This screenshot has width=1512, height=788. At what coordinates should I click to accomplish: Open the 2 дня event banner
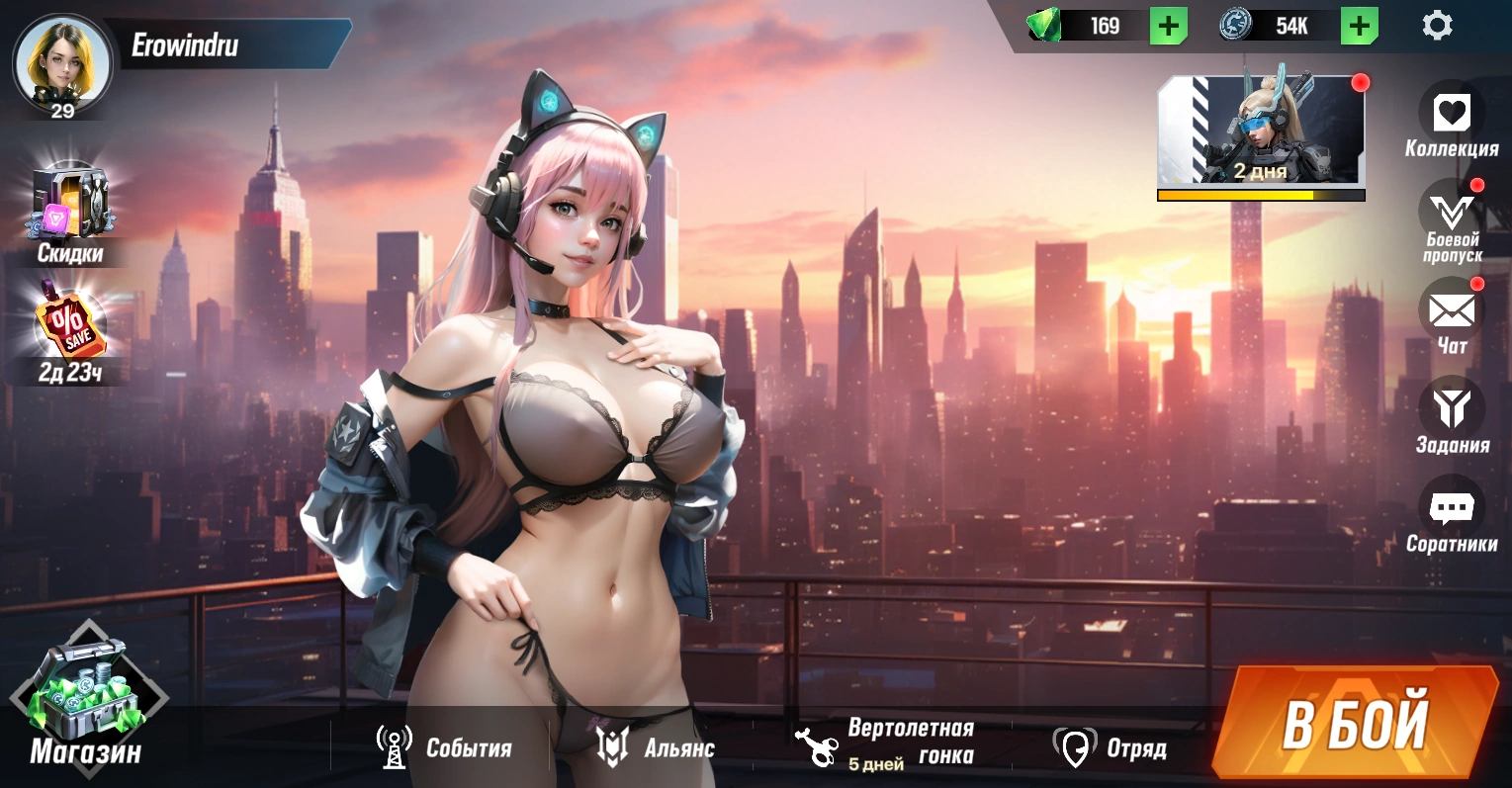point(1261,131)
